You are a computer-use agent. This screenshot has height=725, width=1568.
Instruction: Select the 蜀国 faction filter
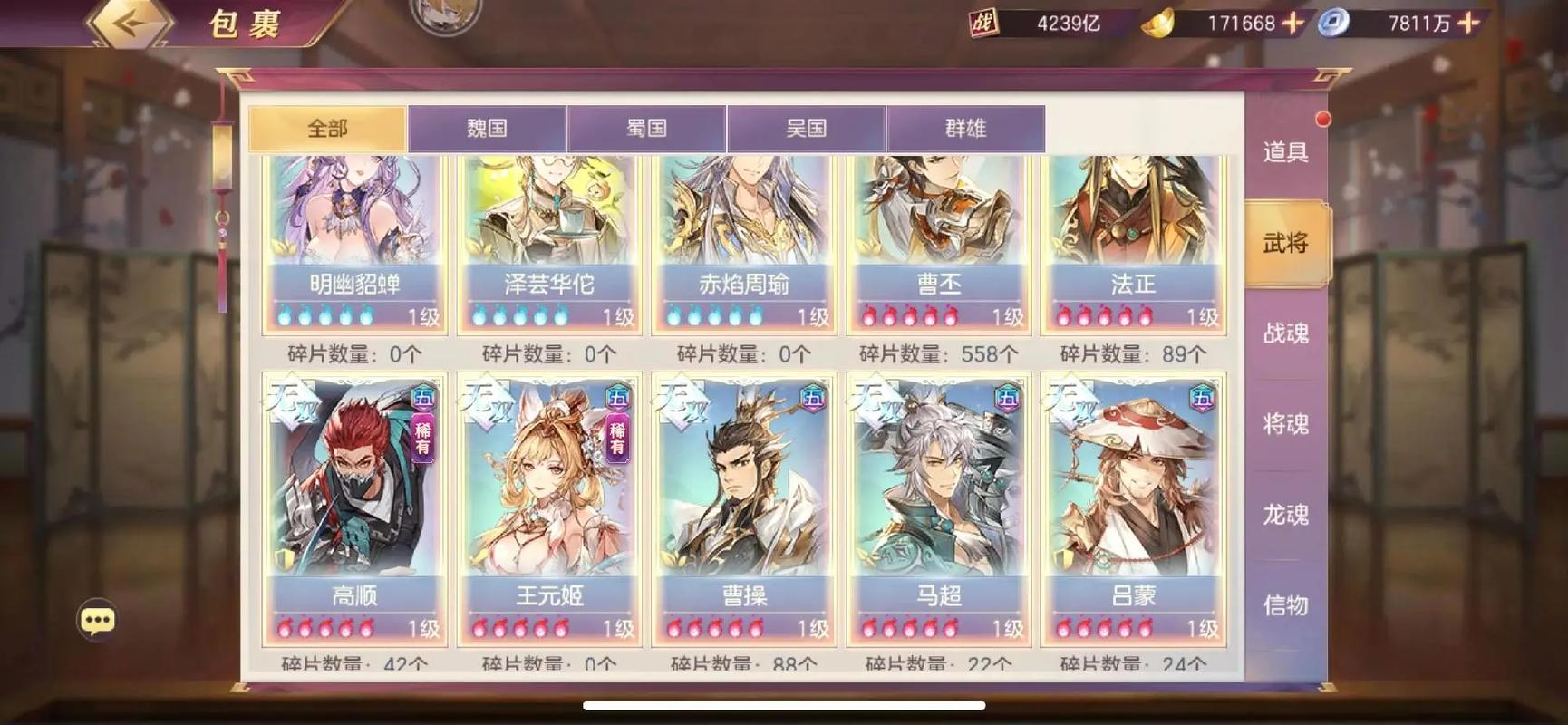pyautogui.click(x=648, y=127)
